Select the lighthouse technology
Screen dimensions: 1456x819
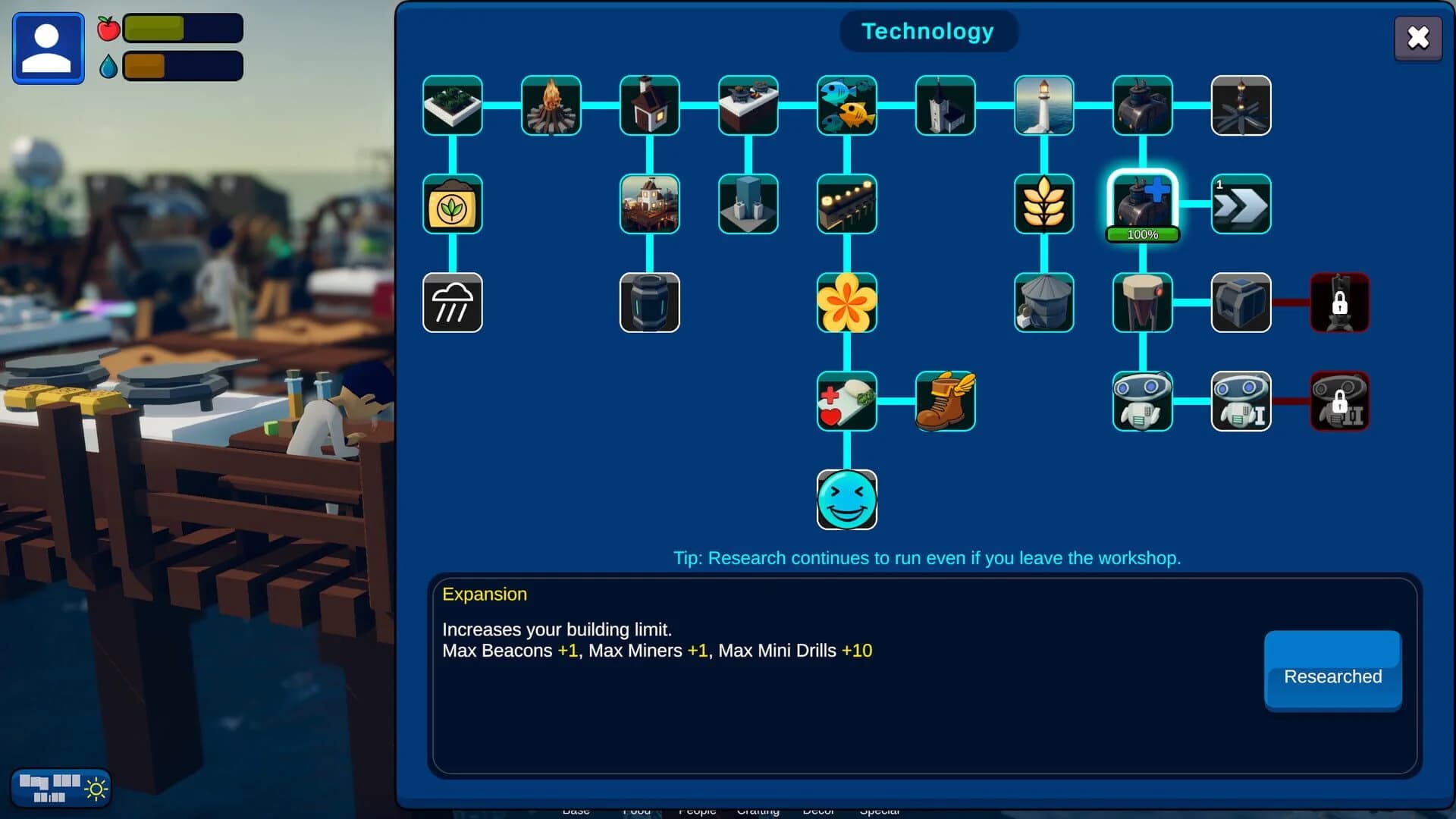click(1044, 106)
